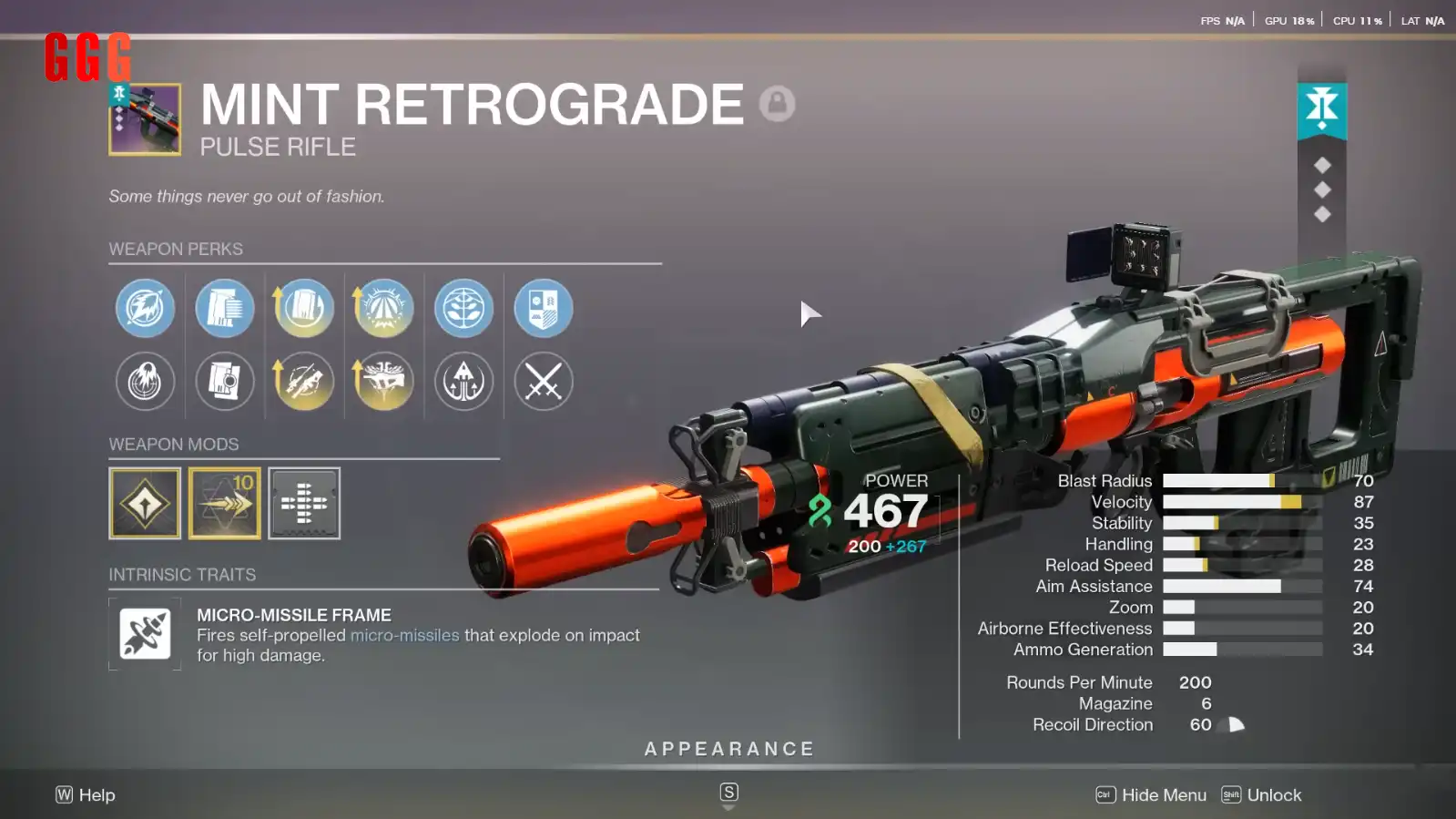Select the enhanced radiant burst perk
The image size is (1456, 819).
coord(383,308)
